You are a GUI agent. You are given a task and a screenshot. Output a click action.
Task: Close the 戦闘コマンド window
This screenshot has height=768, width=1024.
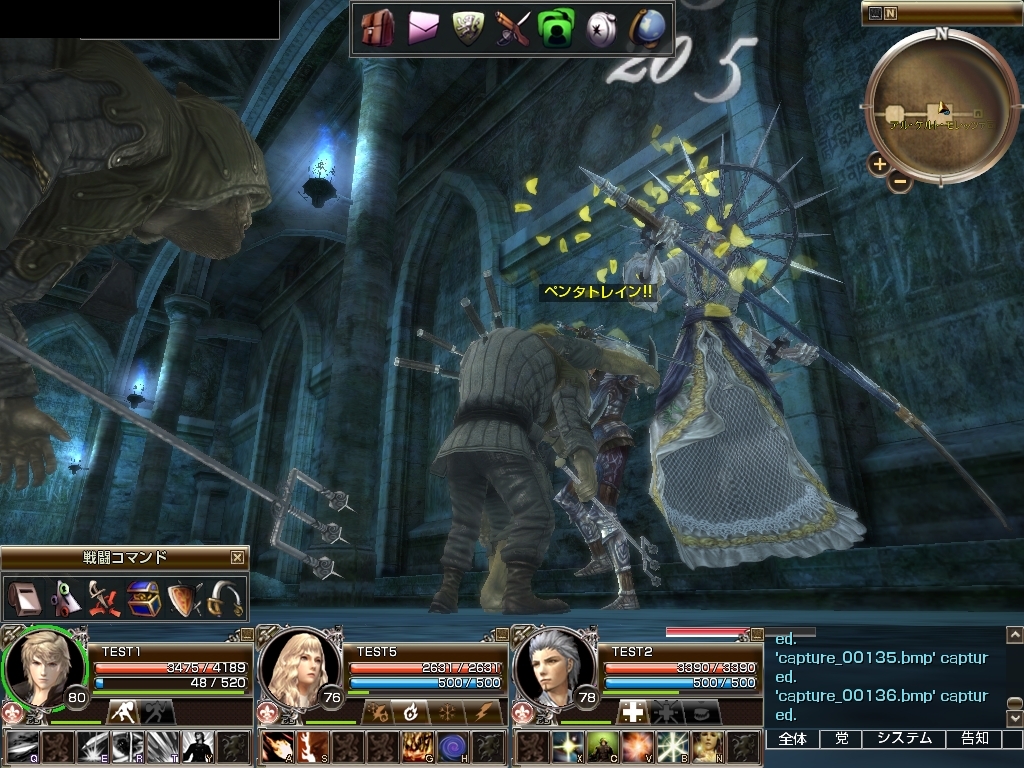tap(237, 558)
